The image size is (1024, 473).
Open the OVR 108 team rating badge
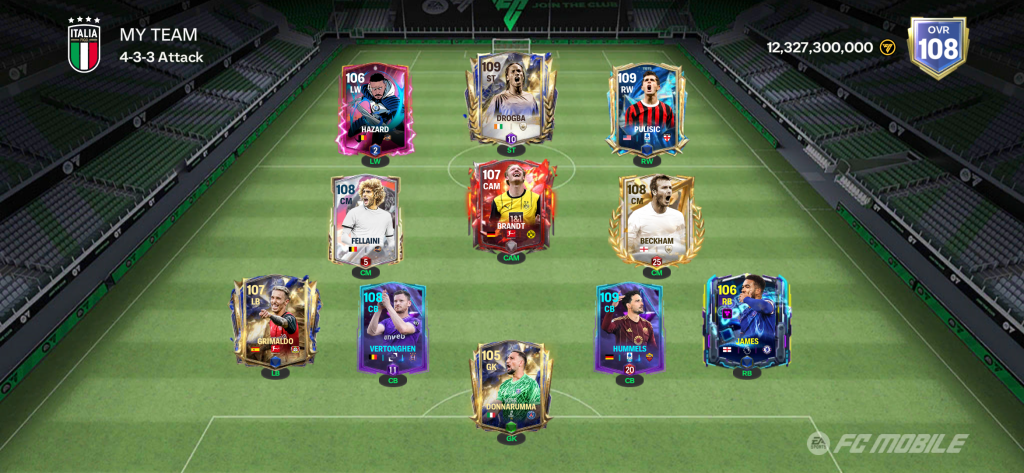(x=937, y=46)
